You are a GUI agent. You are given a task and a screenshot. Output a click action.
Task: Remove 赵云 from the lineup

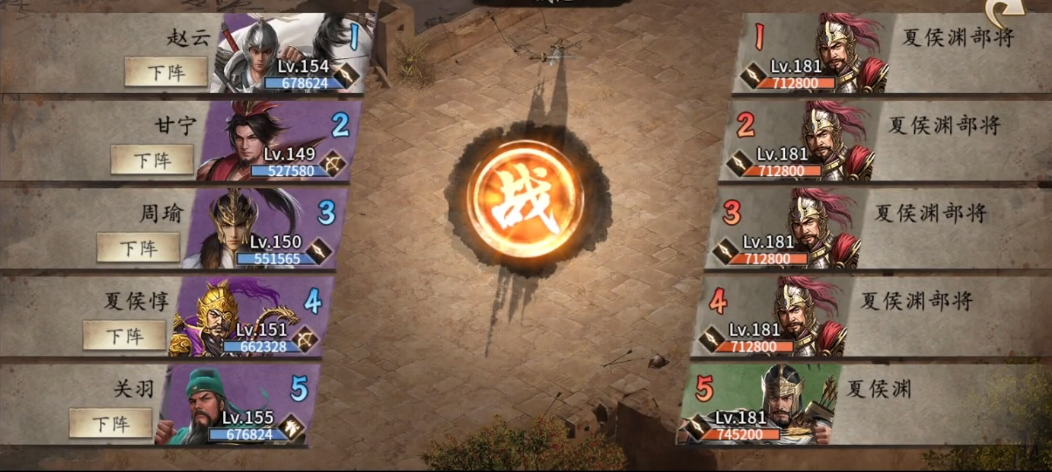click(166, 72)
